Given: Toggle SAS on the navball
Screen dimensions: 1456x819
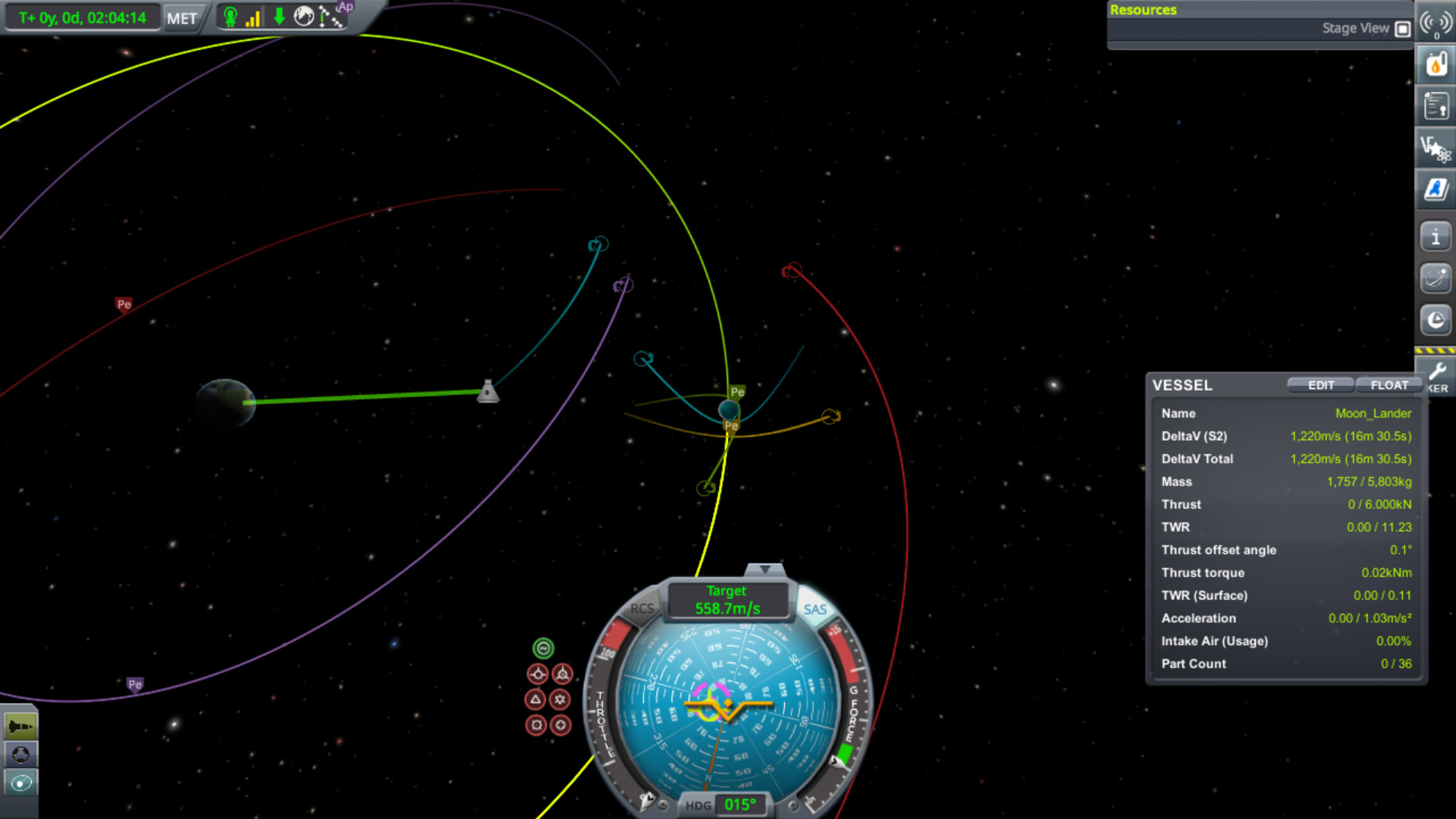Looking at the screenshot, I should (x=815, y=609).
